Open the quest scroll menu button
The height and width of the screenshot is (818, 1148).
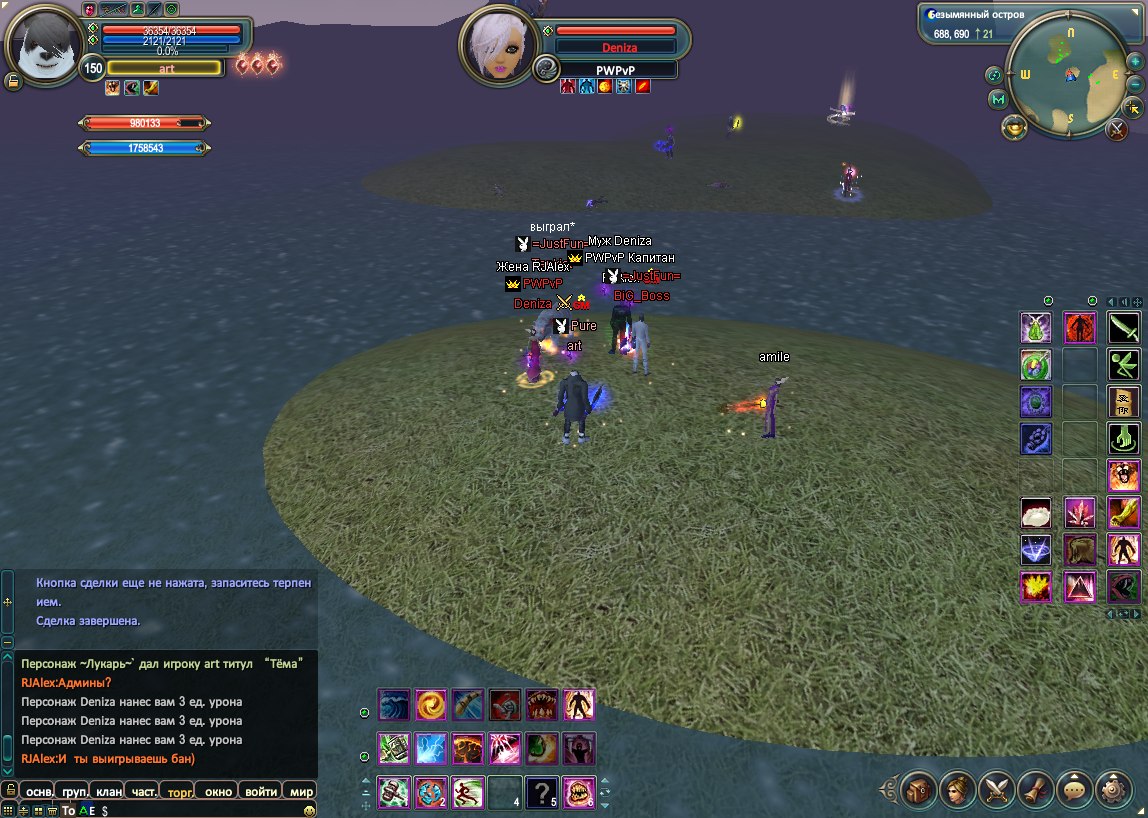pos(1036,789)
